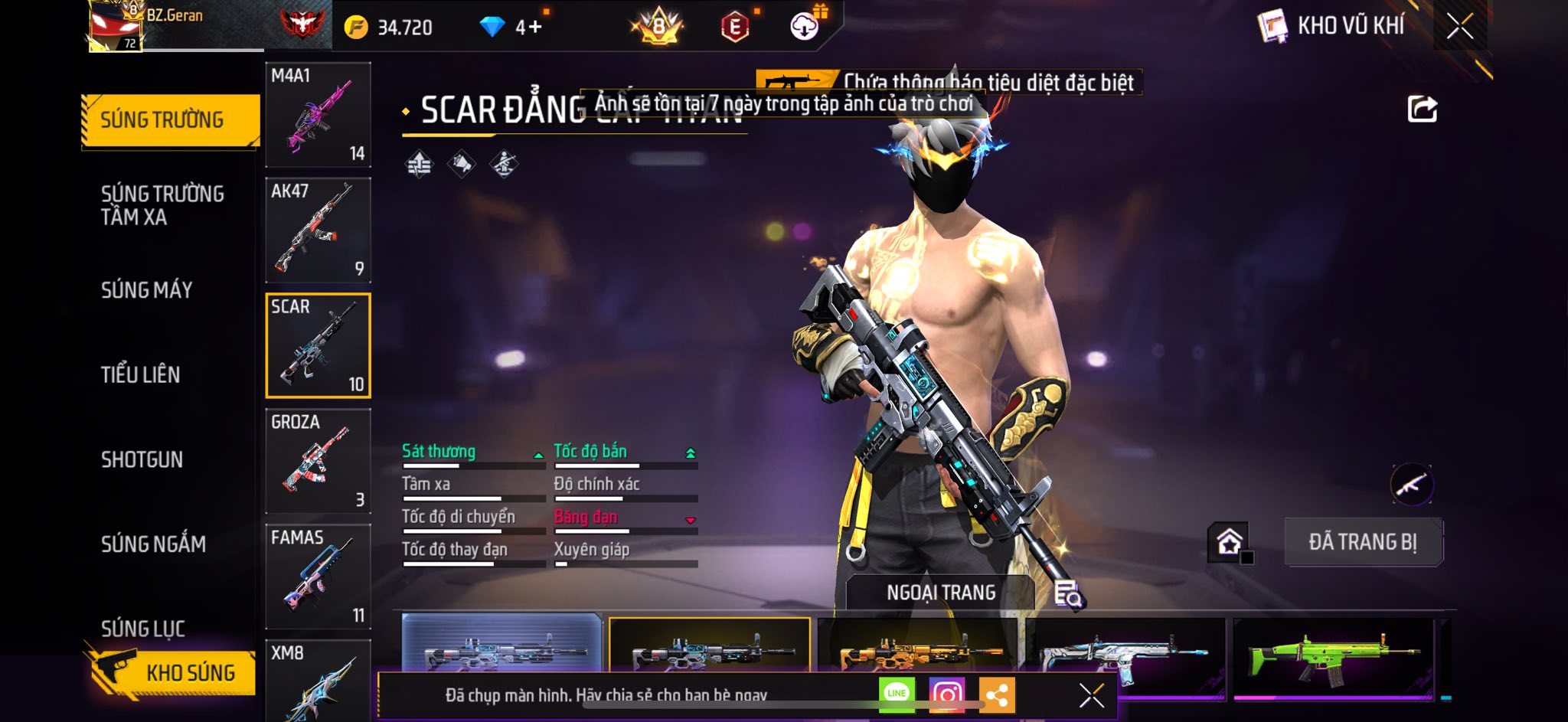Choose the Tiểu Liên category
This screenshot has height=722, width=1568.
(x=141, y=374)
